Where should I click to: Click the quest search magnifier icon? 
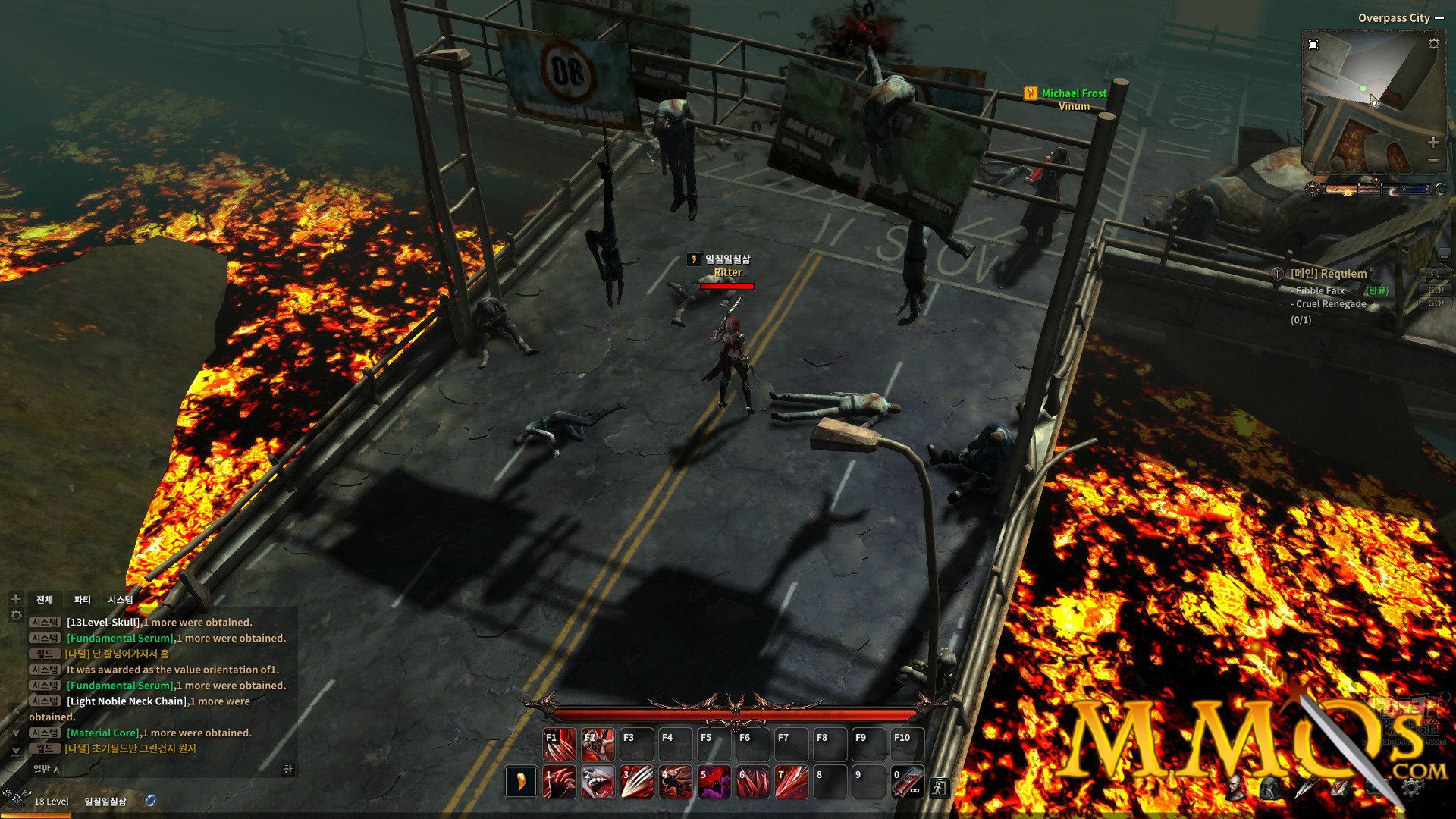(1434, 272)
